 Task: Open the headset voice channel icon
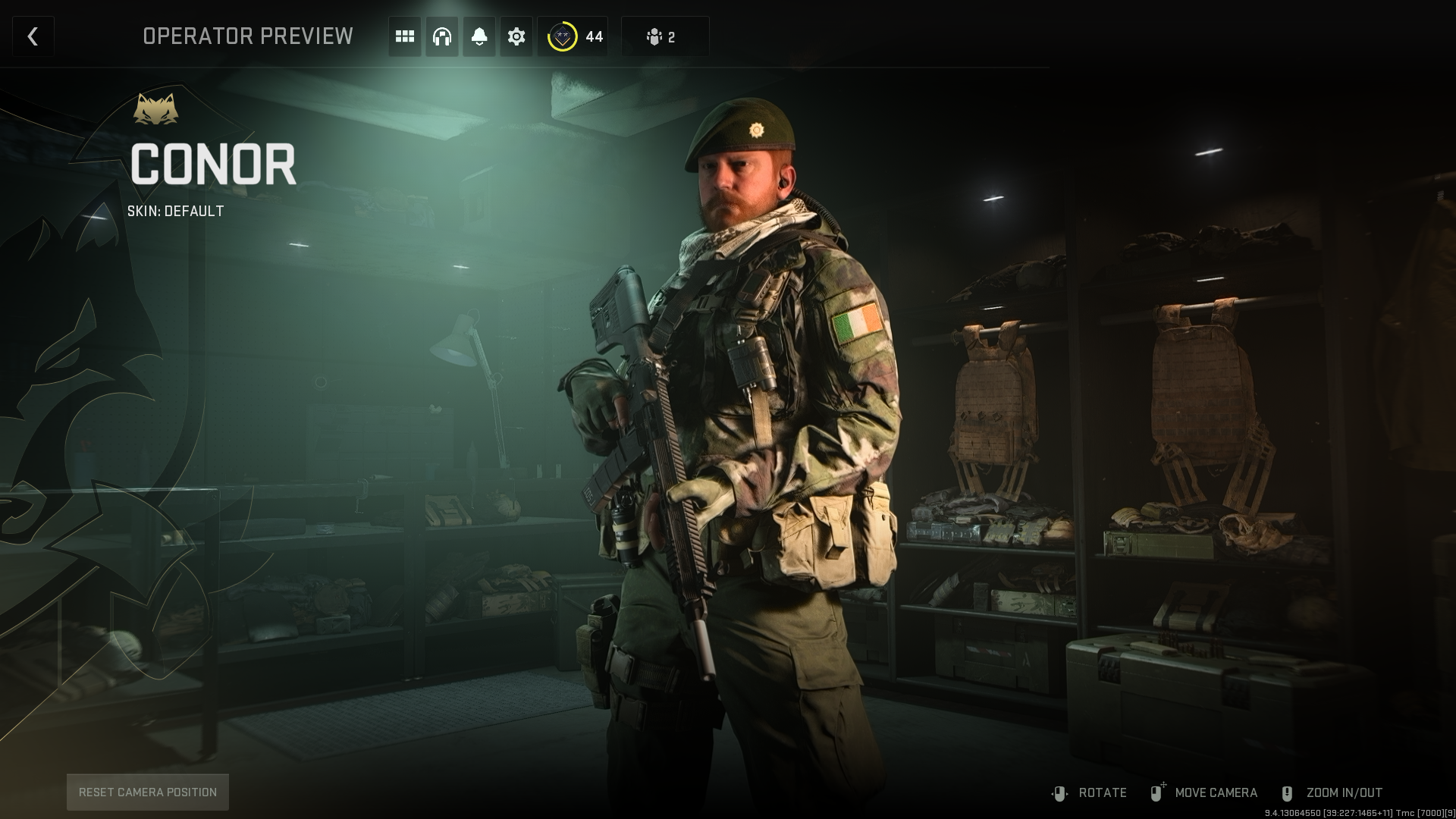tap(441, 36)
